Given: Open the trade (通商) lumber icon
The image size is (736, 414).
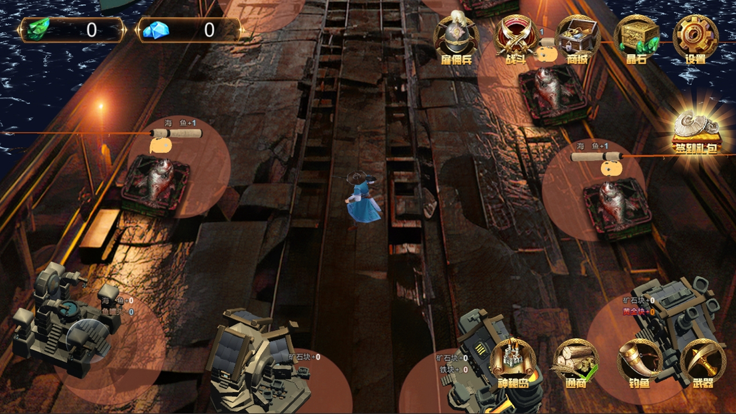Looking at the screenshot, I should 576,364.
